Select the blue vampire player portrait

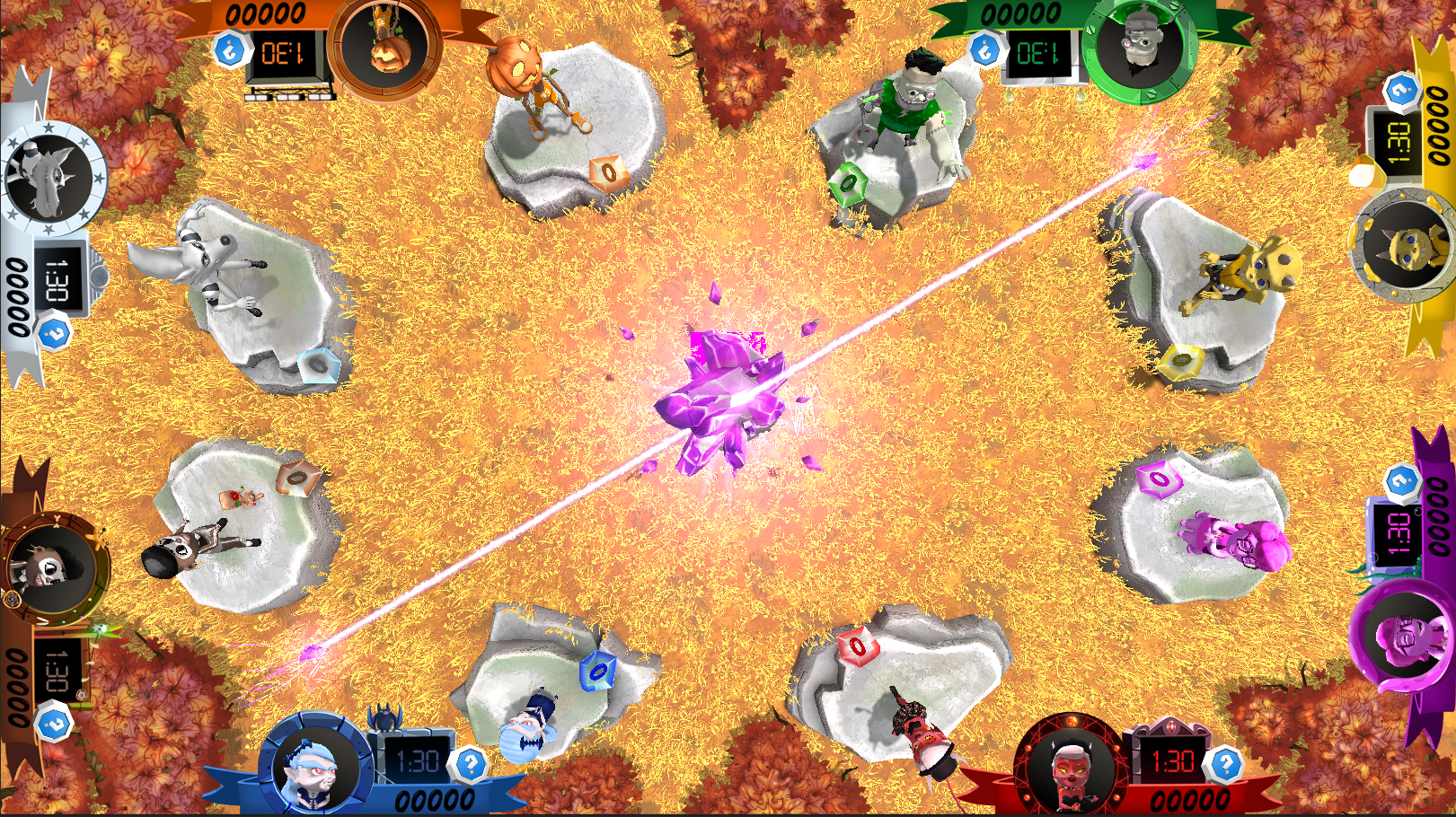315,768
